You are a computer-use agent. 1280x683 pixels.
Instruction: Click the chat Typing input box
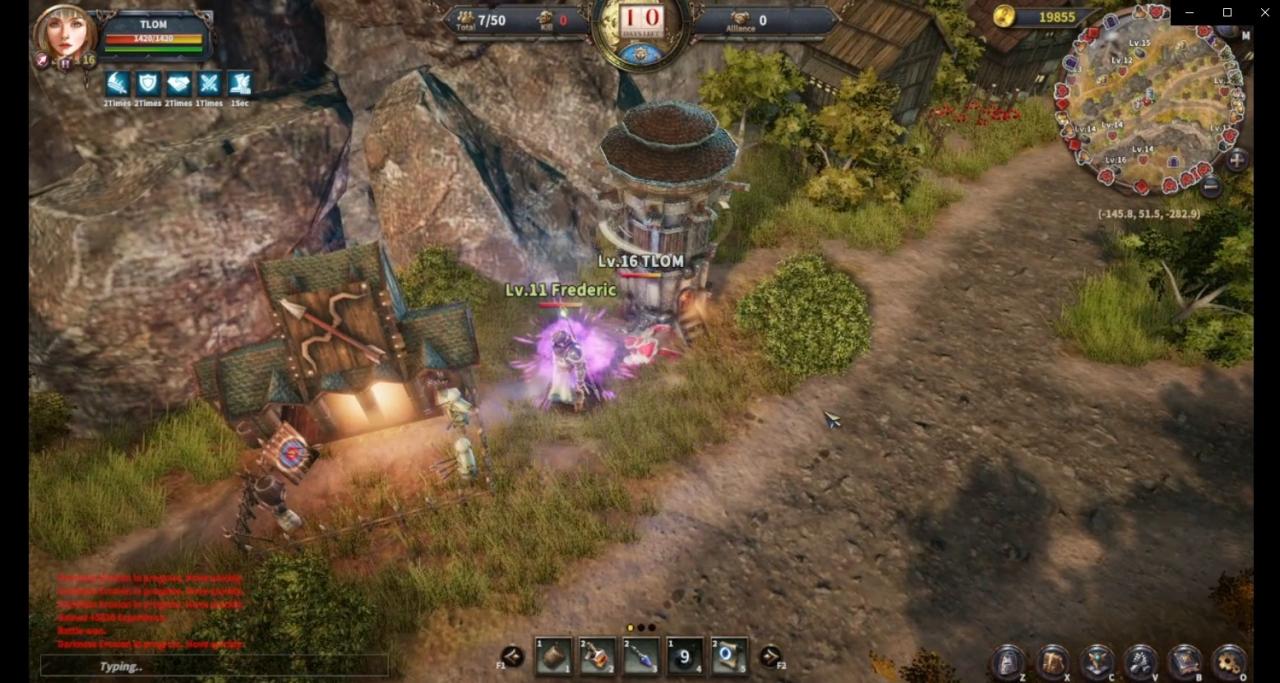pyautogui.click(x=214, y=666)
